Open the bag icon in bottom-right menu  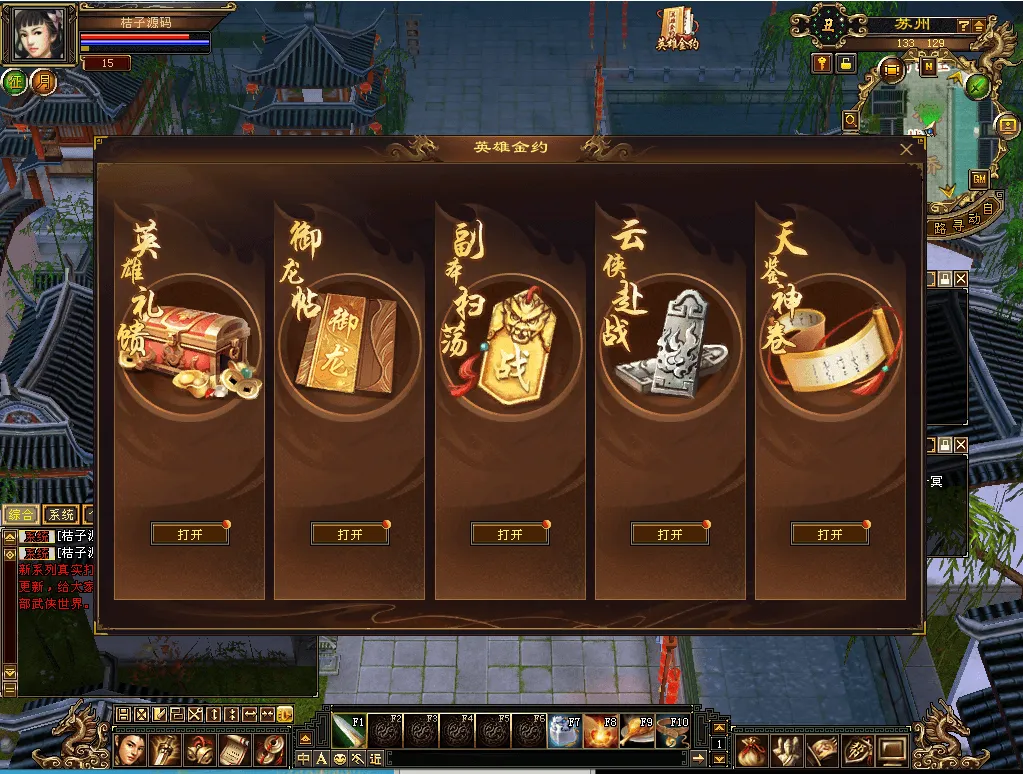point(751,749)
